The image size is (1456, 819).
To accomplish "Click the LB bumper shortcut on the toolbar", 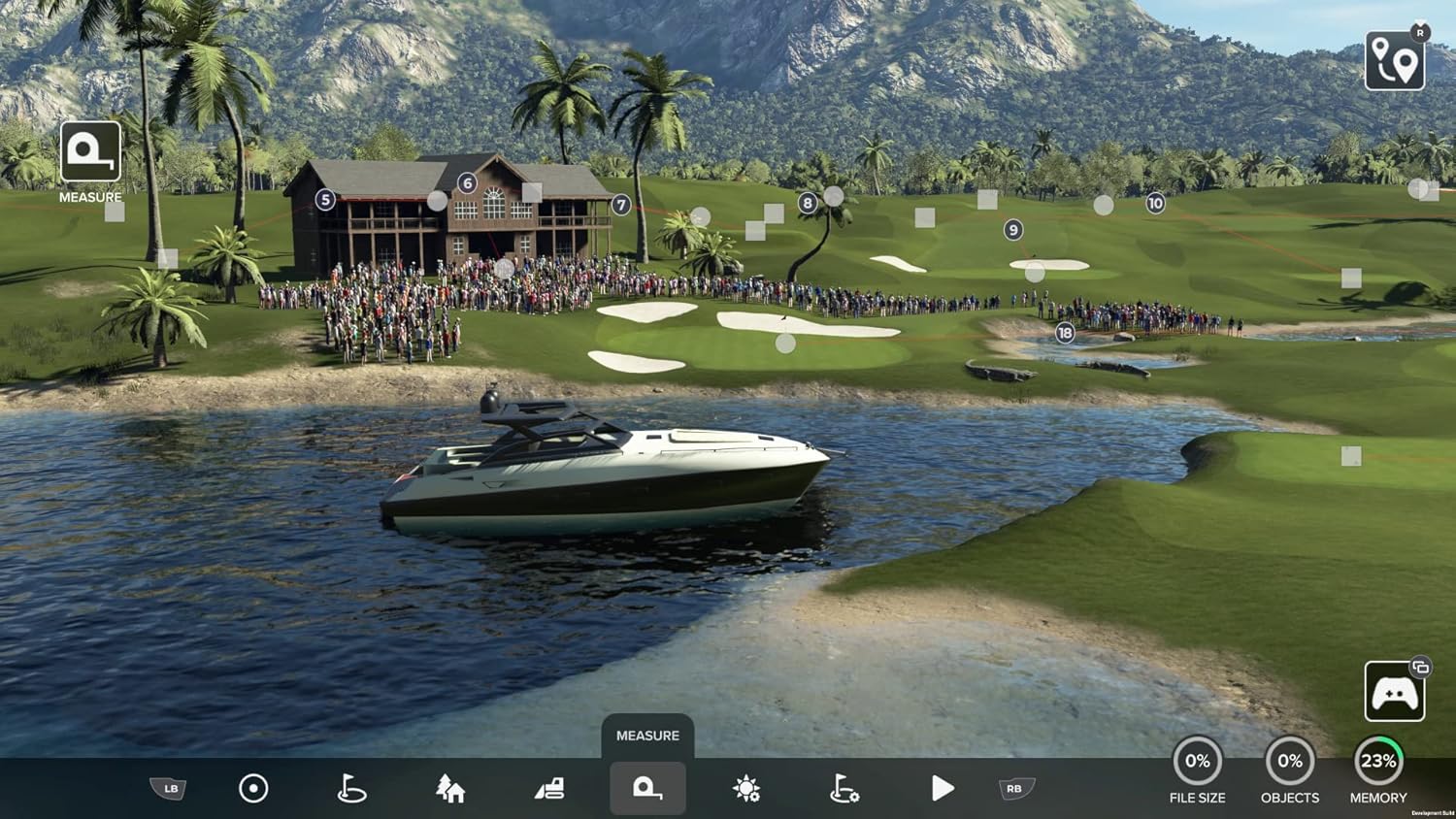I will click(x=169, y=789).
